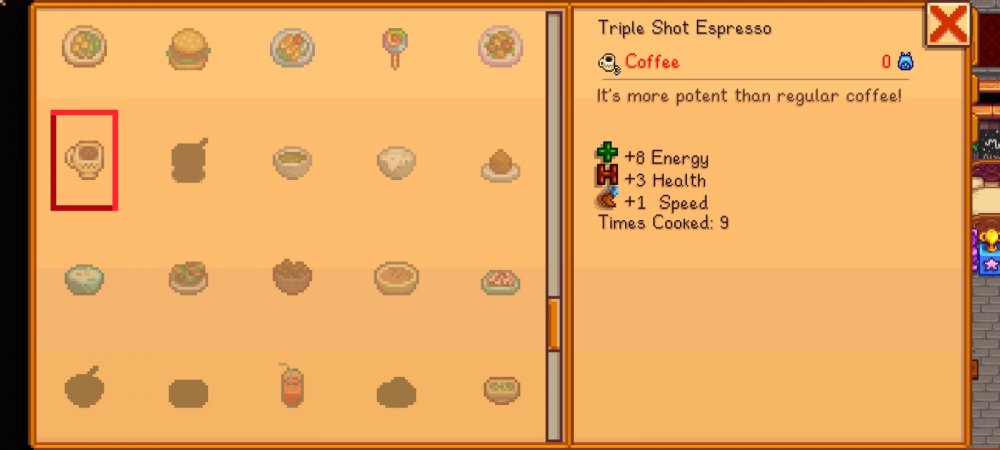The image size is (1000, 450).
Task: Select the Triple Shot Espresso cup recipe
Action: tap(84, 160)
